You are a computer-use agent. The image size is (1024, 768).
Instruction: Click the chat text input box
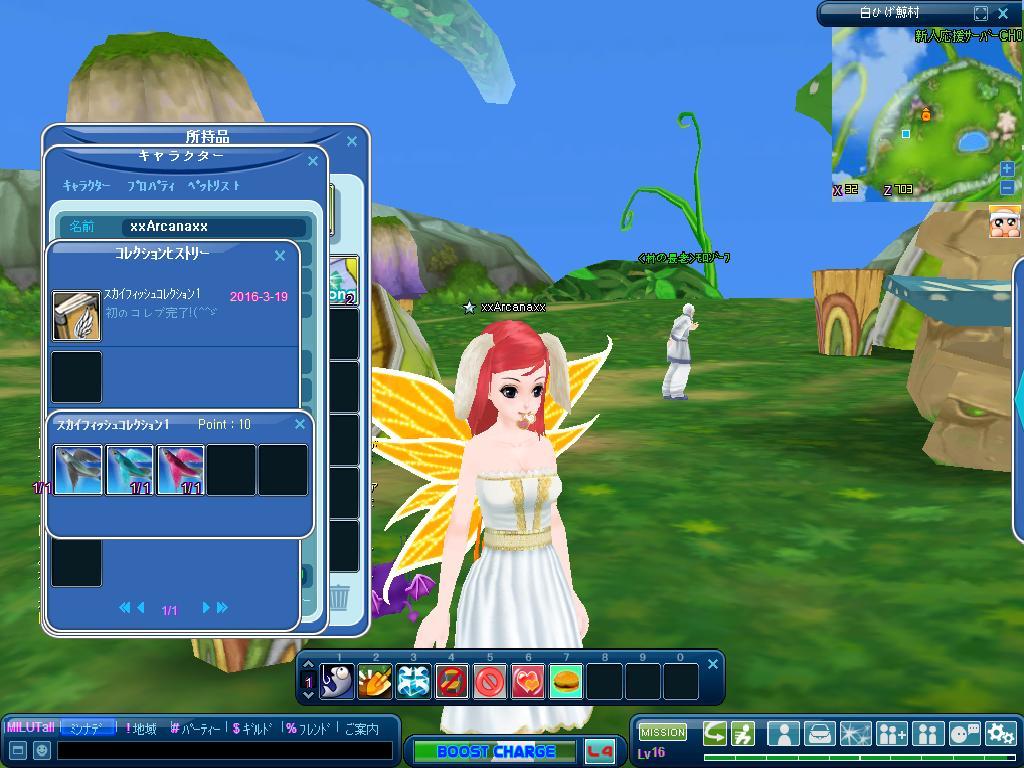(x=225, y=750)
